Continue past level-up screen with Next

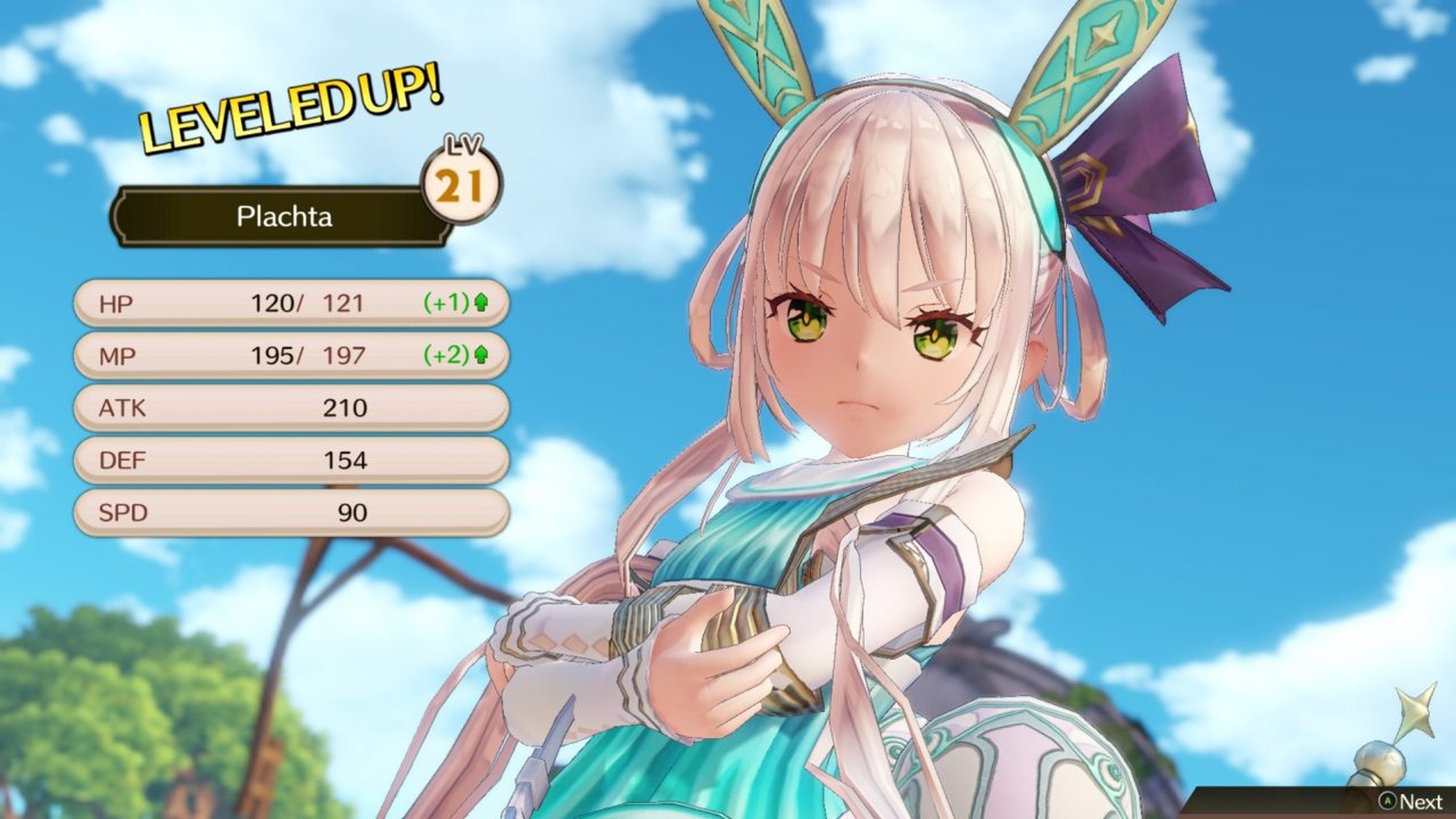click(x=1411, y=801)
